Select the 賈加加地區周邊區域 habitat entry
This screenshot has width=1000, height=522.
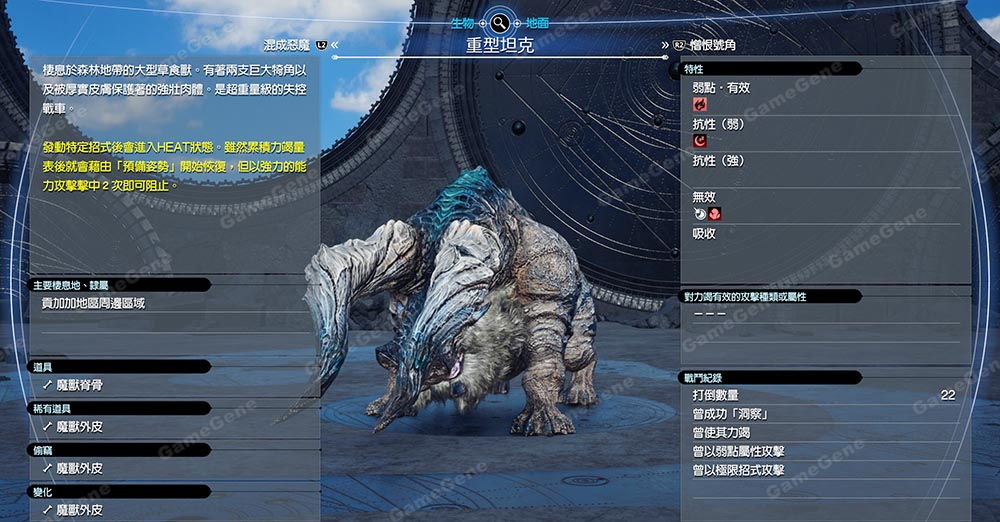point(93,303)
